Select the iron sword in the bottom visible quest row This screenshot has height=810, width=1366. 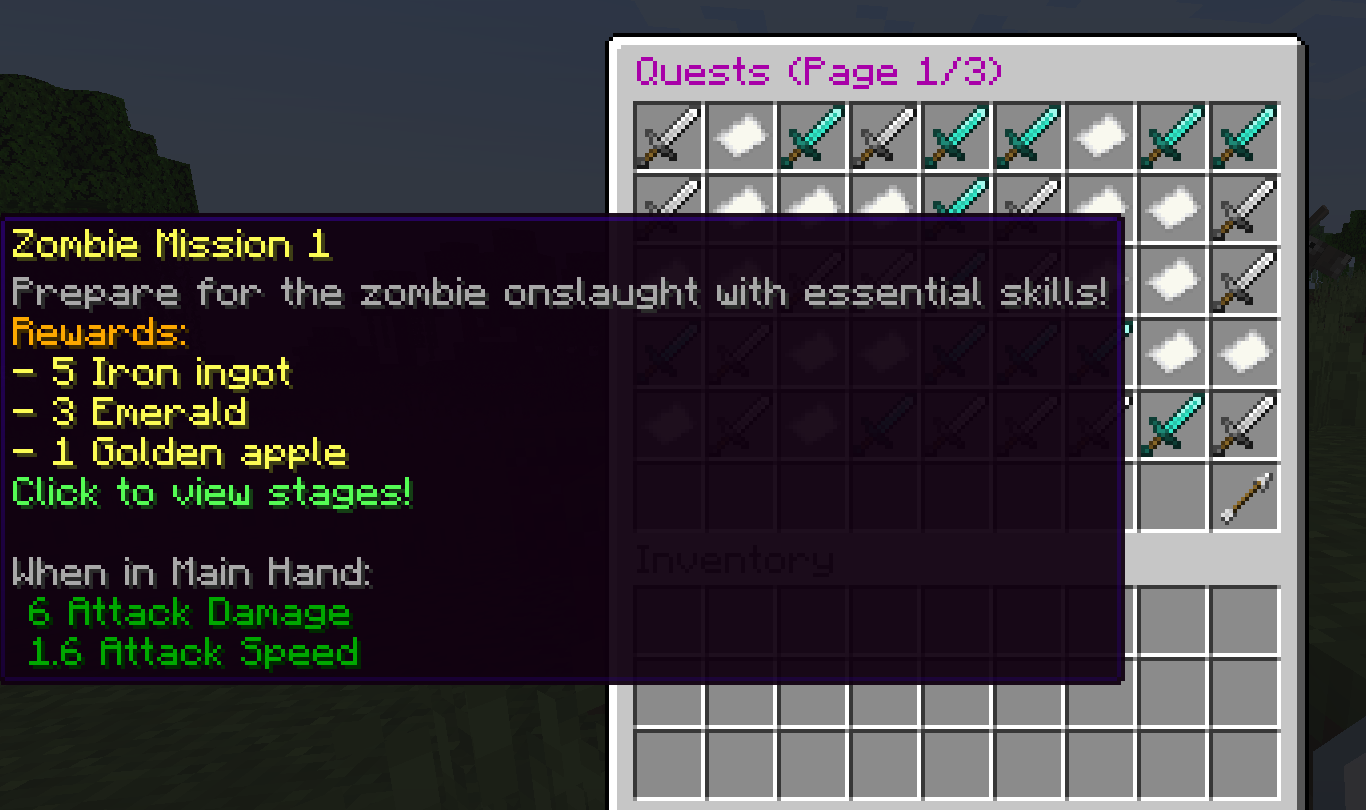point(1244,423)
